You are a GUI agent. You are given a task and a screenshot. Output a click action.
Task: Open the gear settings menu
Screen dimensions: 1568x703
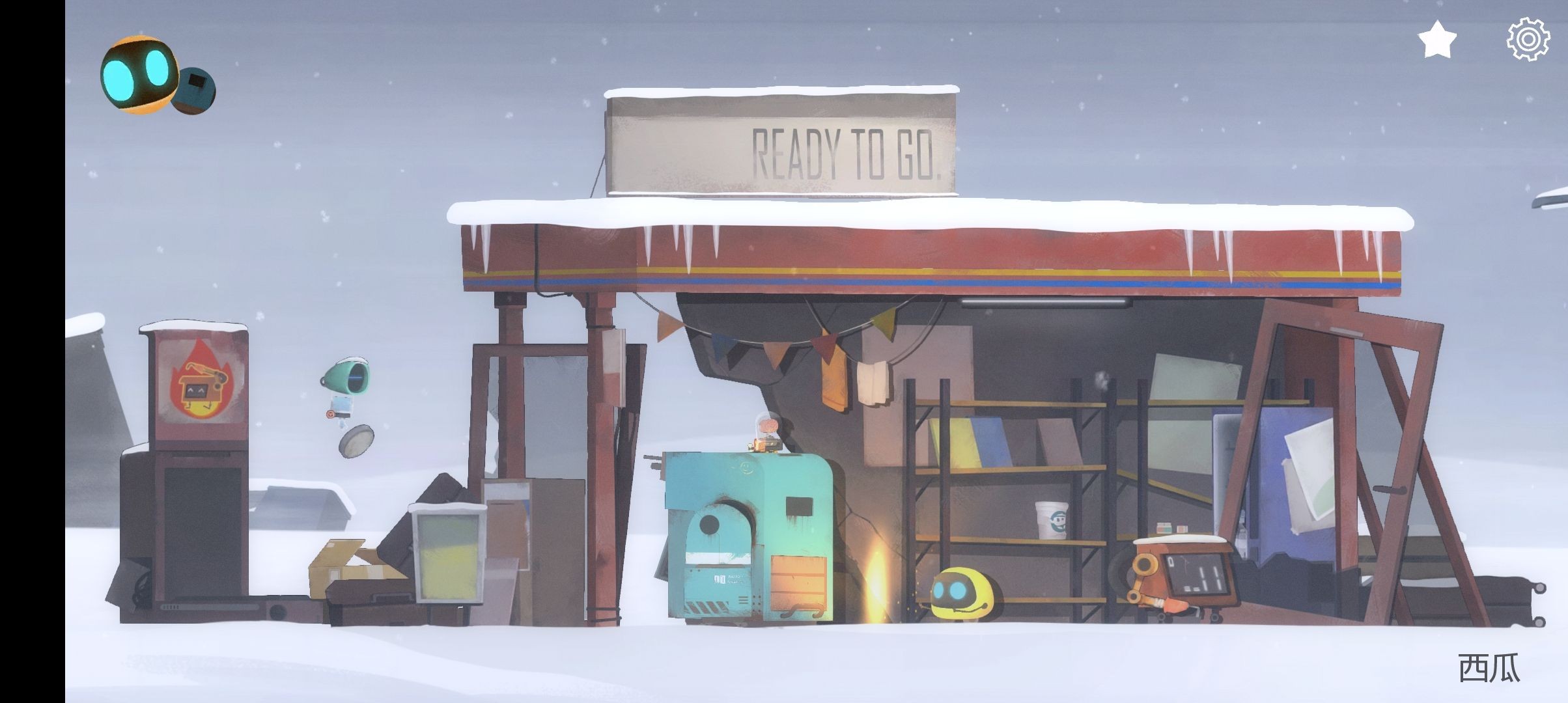coord(1528,40)
